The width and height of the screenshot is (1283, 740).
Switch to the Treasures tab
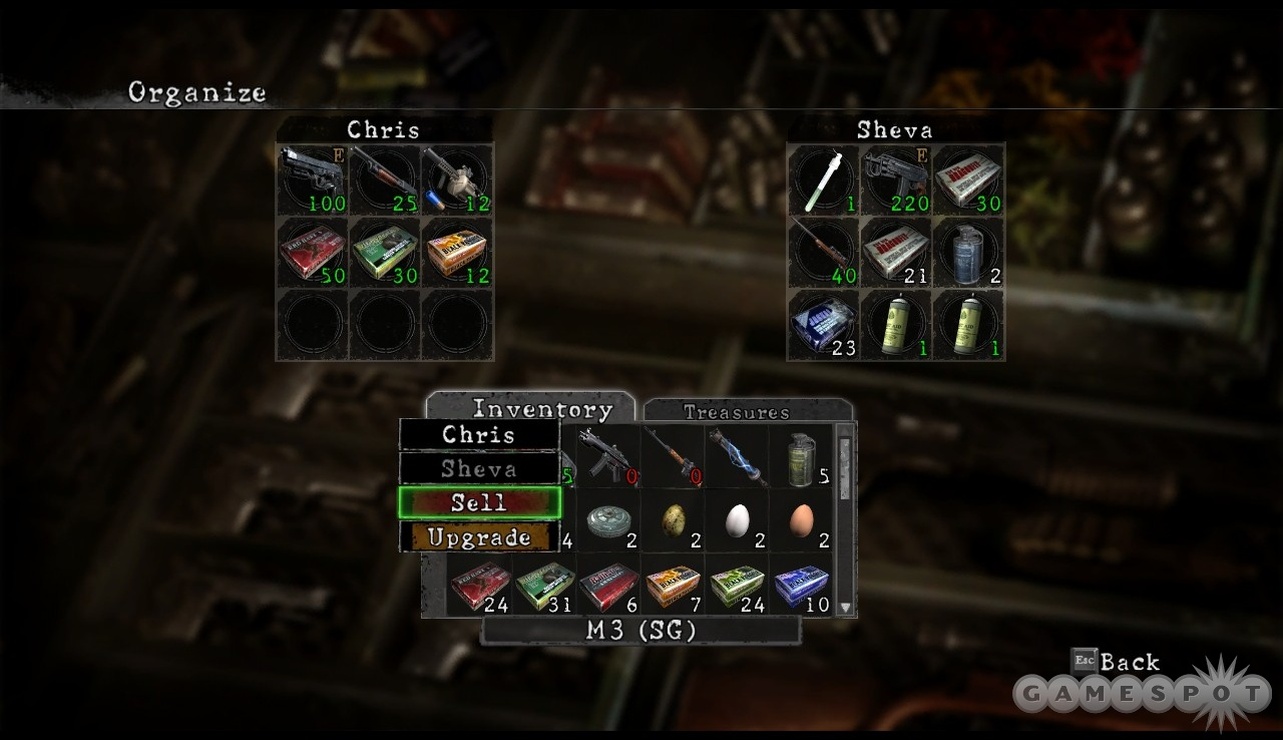point(737,411)
